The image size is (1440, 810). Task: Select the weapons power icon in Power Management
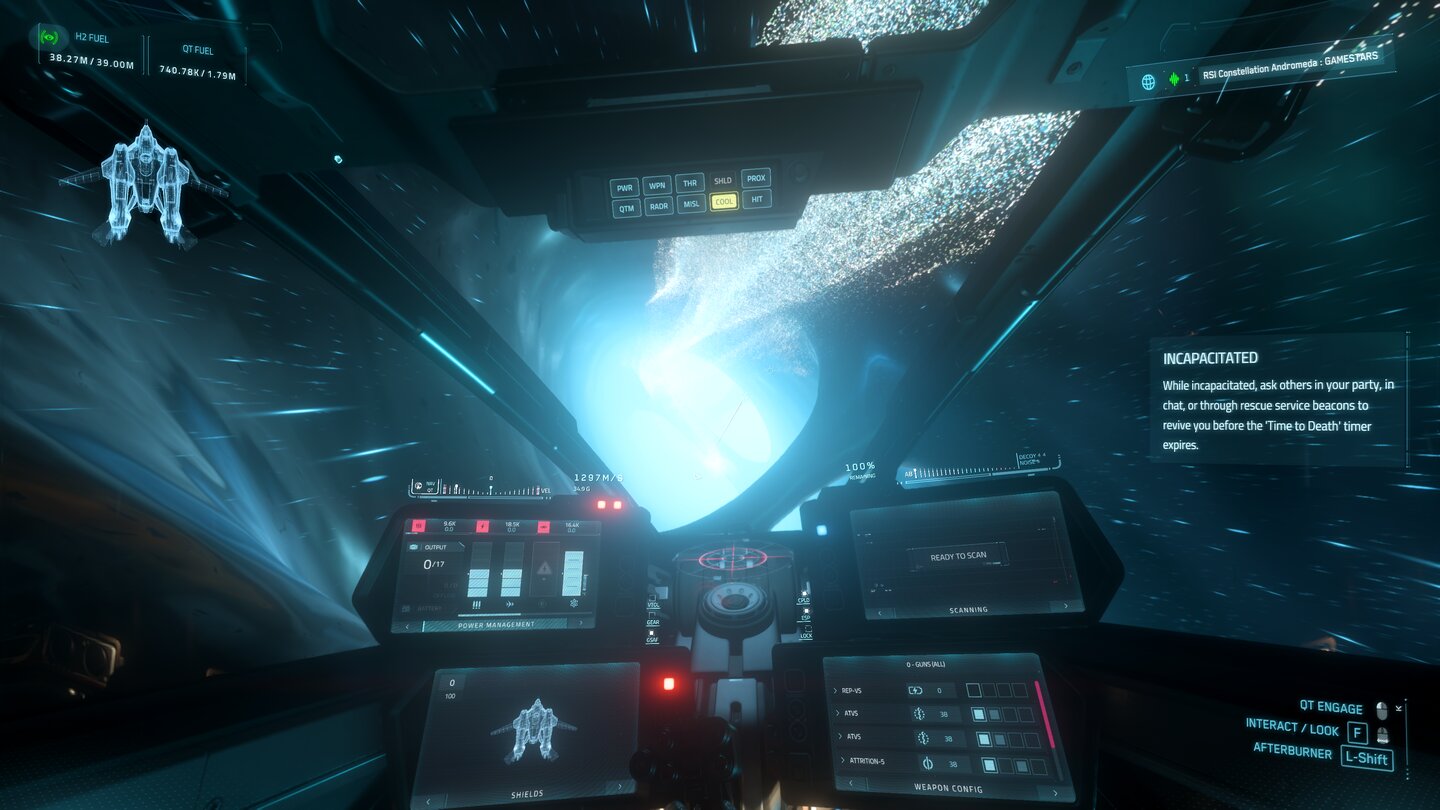point(476,604)
